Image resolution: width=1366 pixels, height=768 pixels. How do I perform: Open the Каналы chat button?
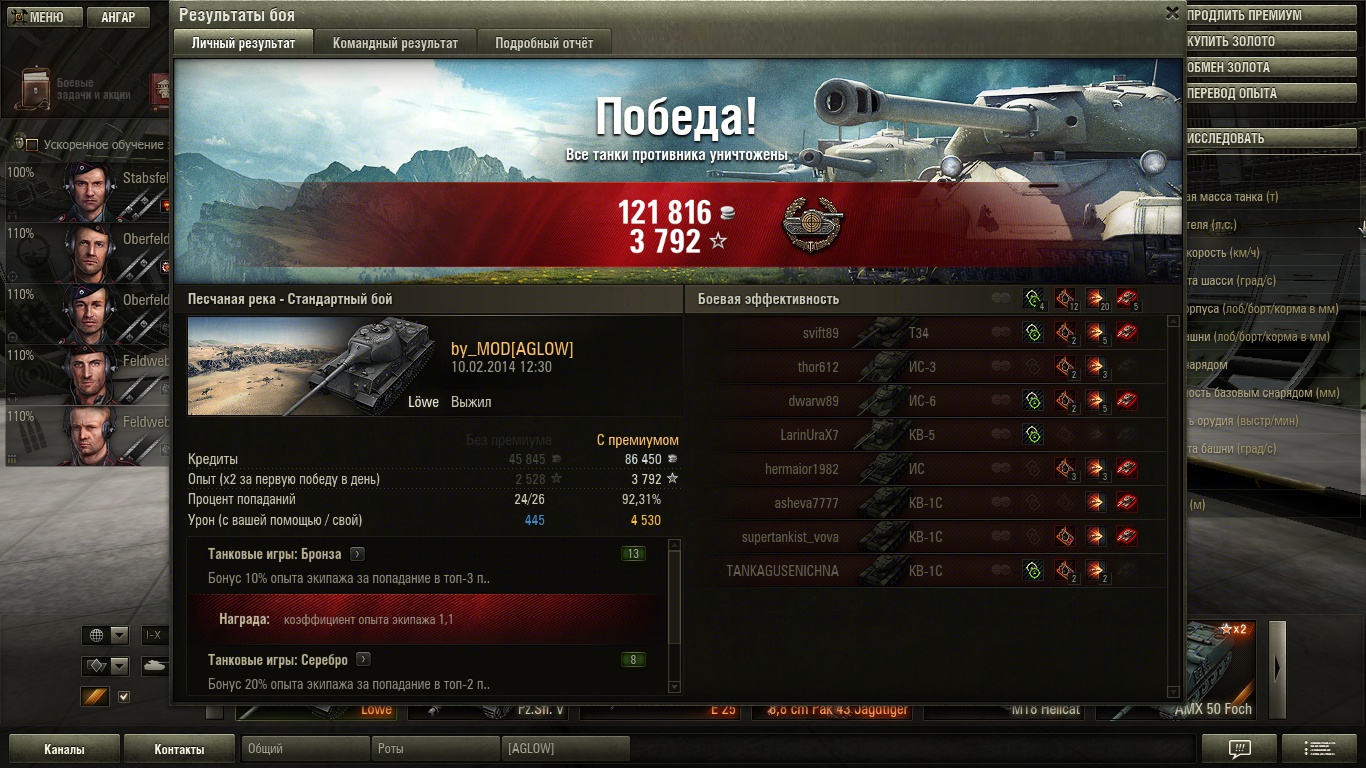pyautogui.click(x=64, y=749)
